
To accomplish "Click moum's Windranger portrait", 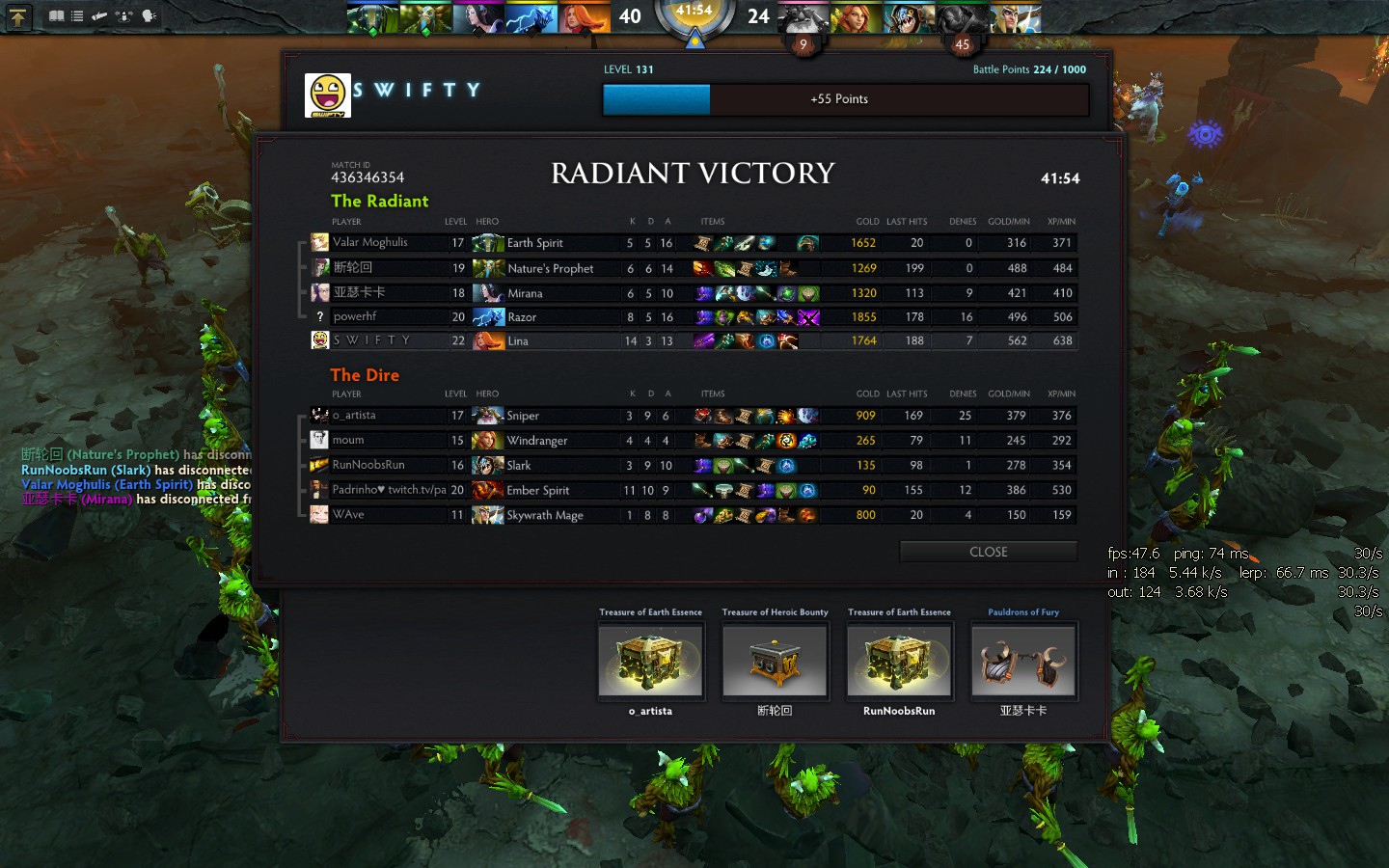I will (488, 441).
